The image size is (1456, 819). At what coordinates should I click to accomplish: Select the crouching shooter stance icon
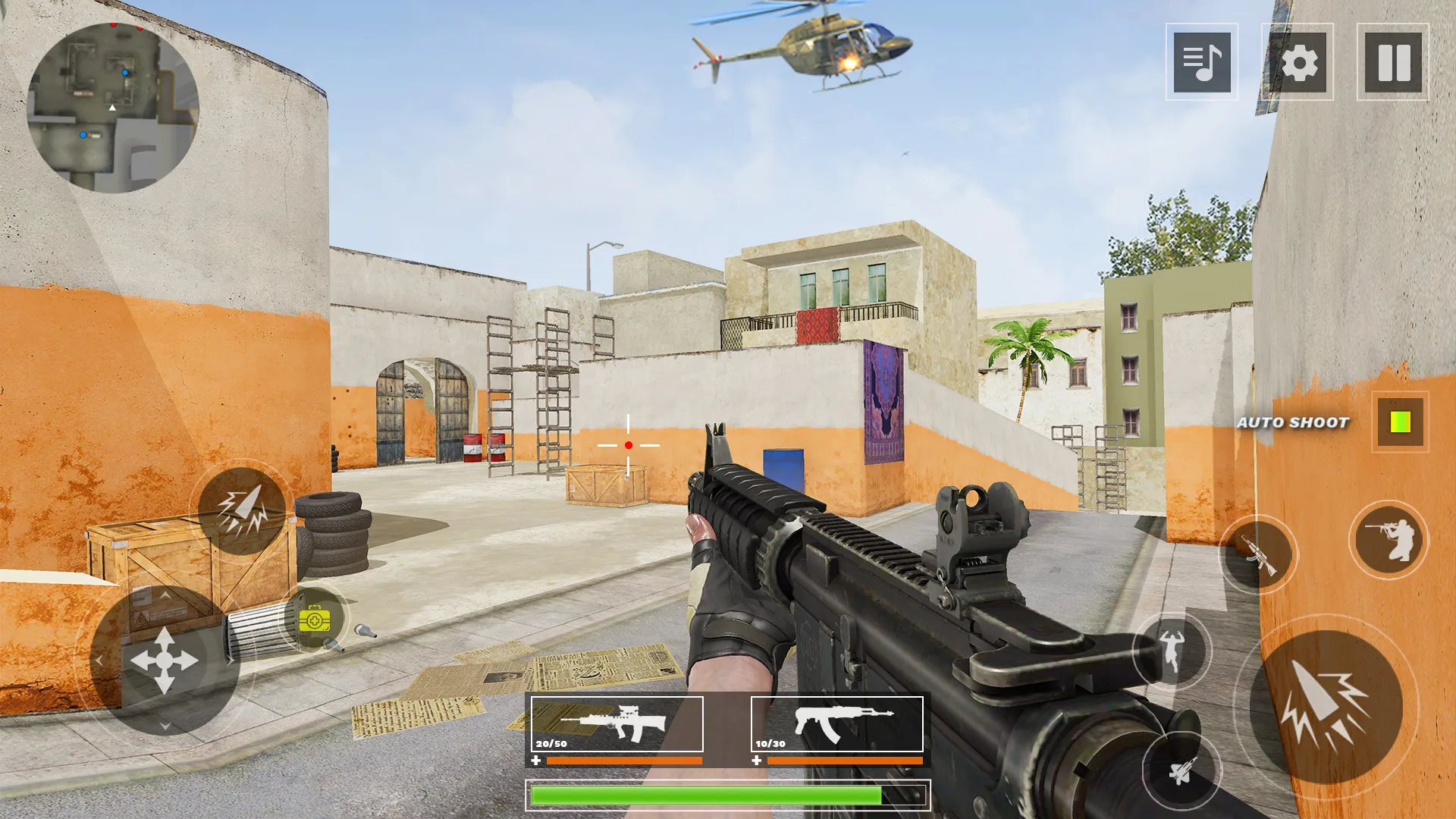pos(1390,538)
